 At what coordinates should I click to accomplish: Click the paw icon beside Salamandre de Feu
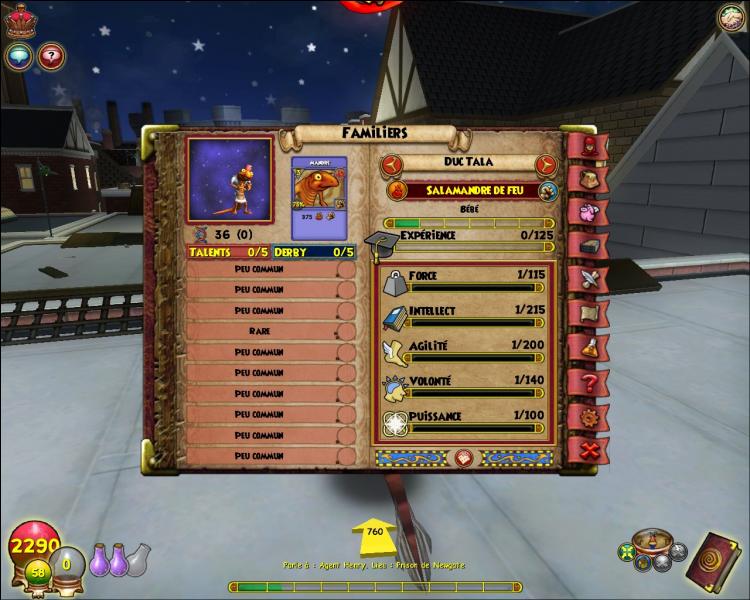point(547,191)
